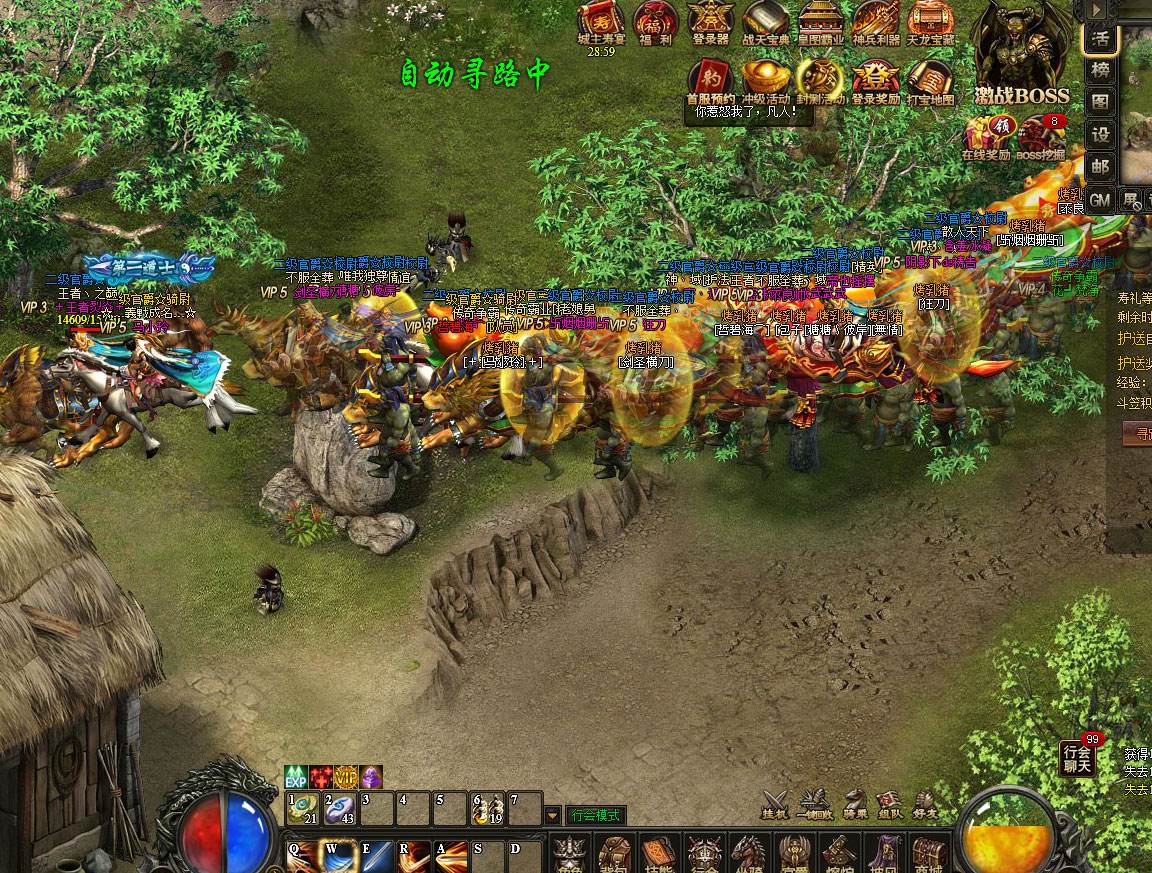
Task: Open the BOSS挖掘 icon with red badge
Action: [1041, 134]
